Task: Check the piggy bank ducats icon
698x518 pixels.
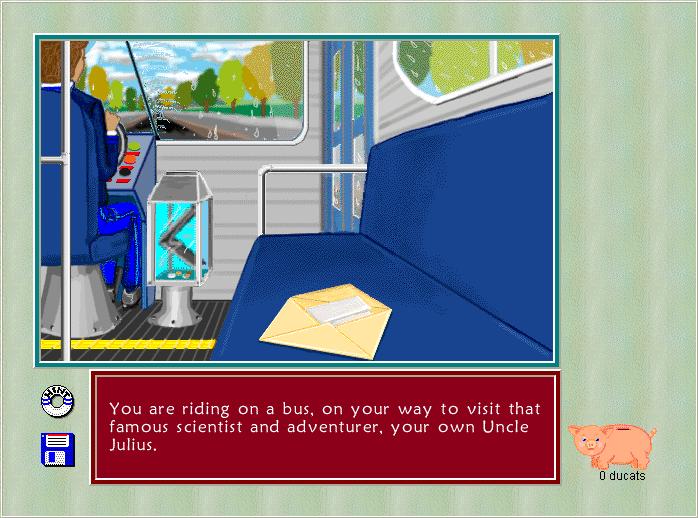Action: click(x=611, y=444)
